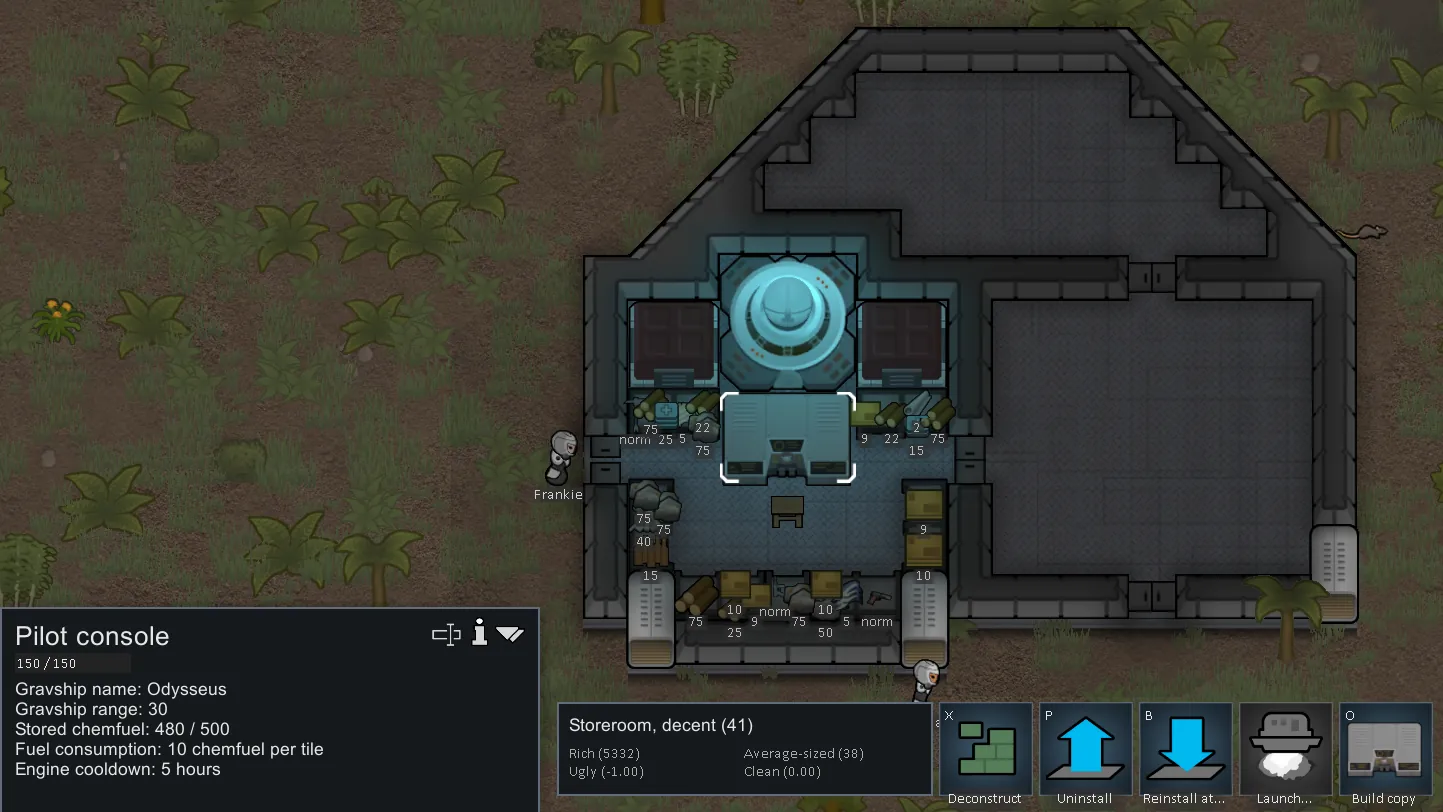Rename the gravship with the text-cursor icon
This screenshot has width=1443, height=812.
pyautogui.click(x=446, y=634)
